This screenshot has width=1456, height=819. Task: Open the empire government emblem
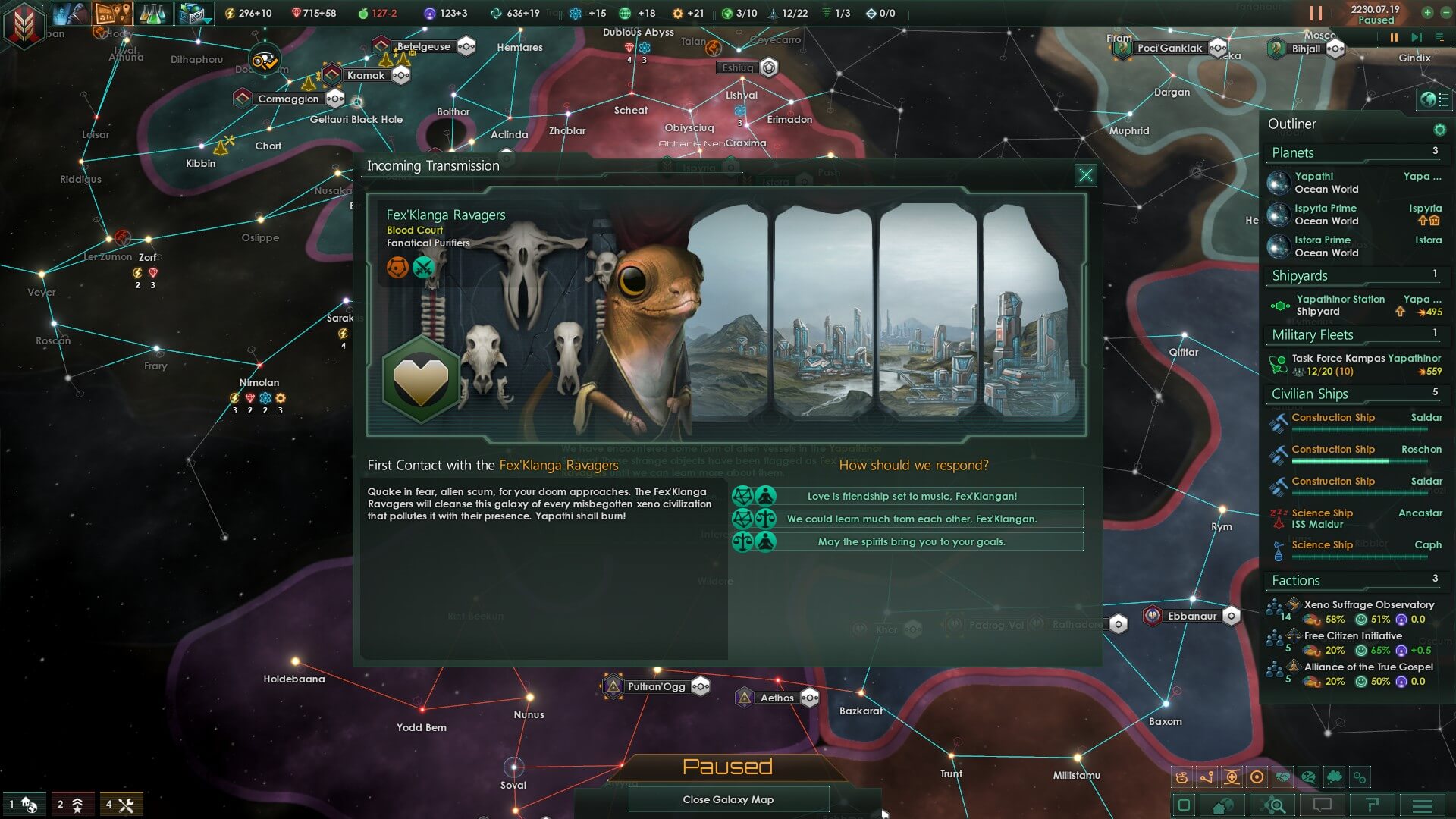(24, 24)
